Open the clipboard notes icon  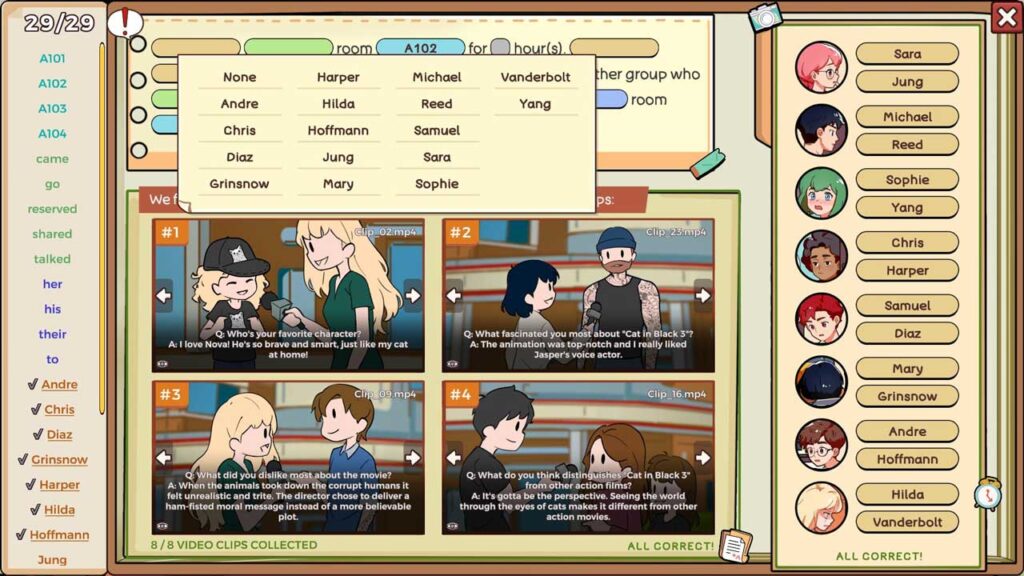[x=734, y=545]
